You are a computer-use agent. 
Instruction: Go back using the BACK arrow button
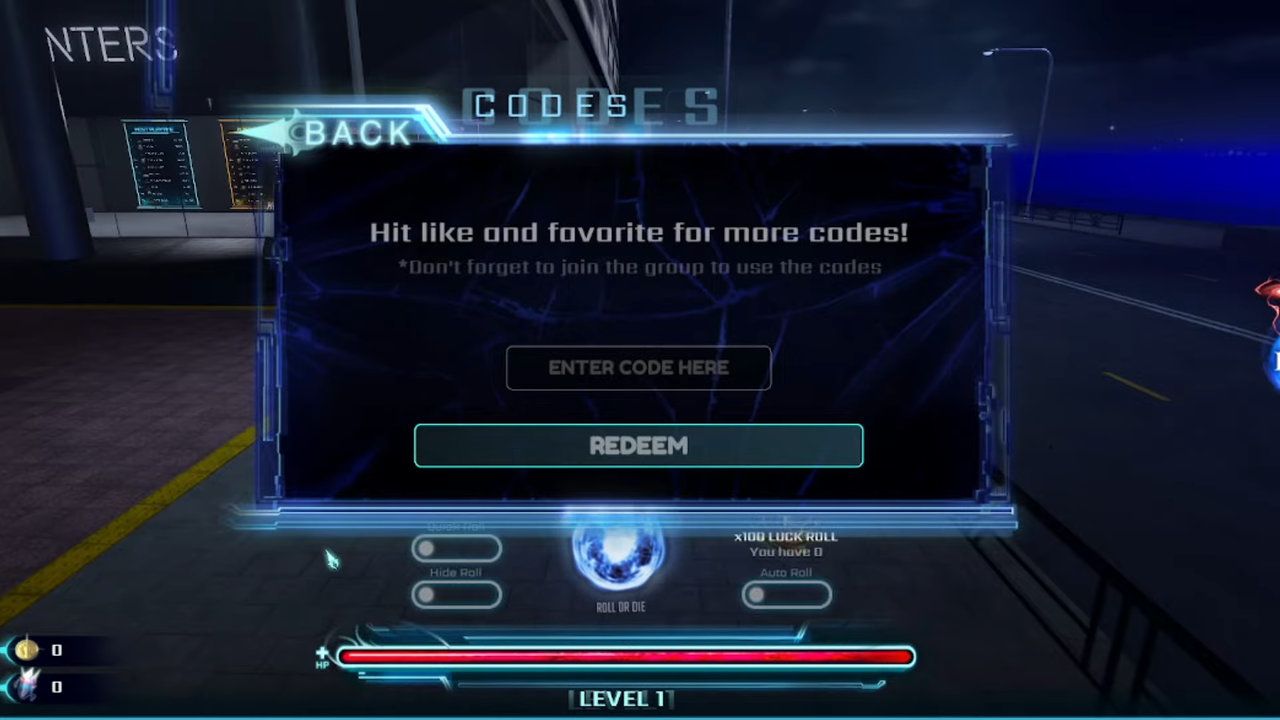tap(340, 133)
